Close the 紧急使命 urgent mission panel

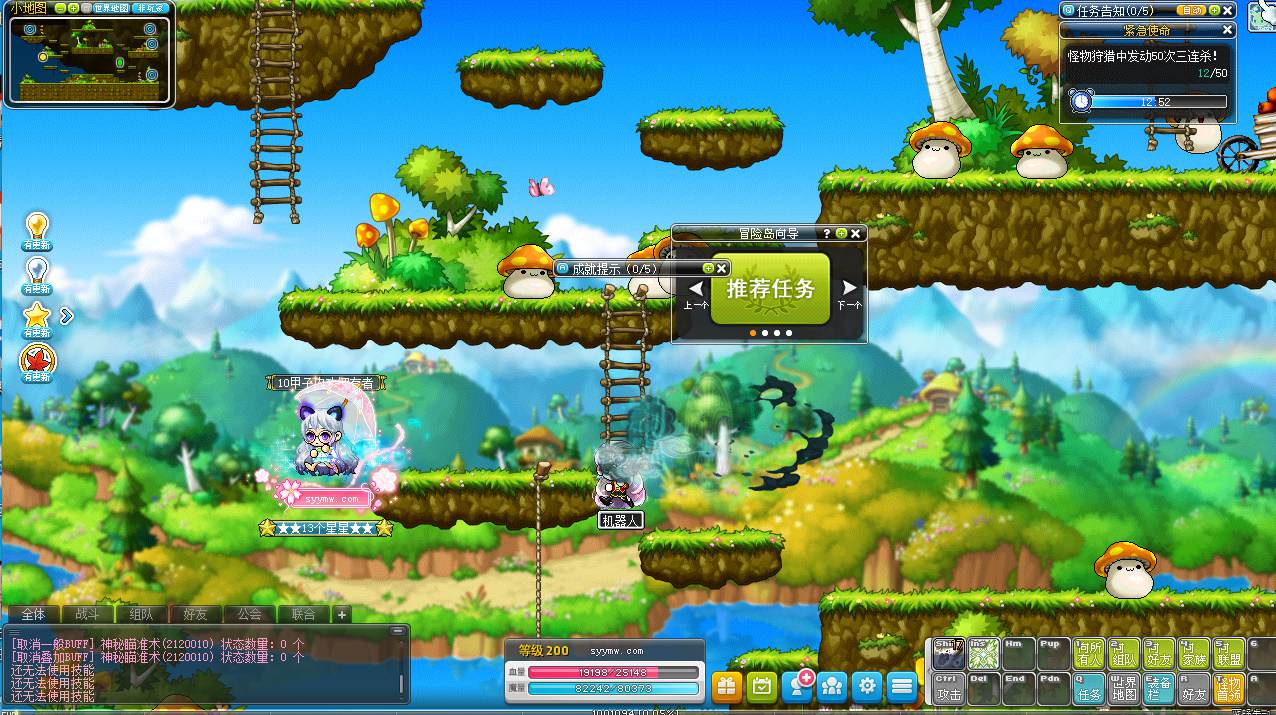(1229, 31)
